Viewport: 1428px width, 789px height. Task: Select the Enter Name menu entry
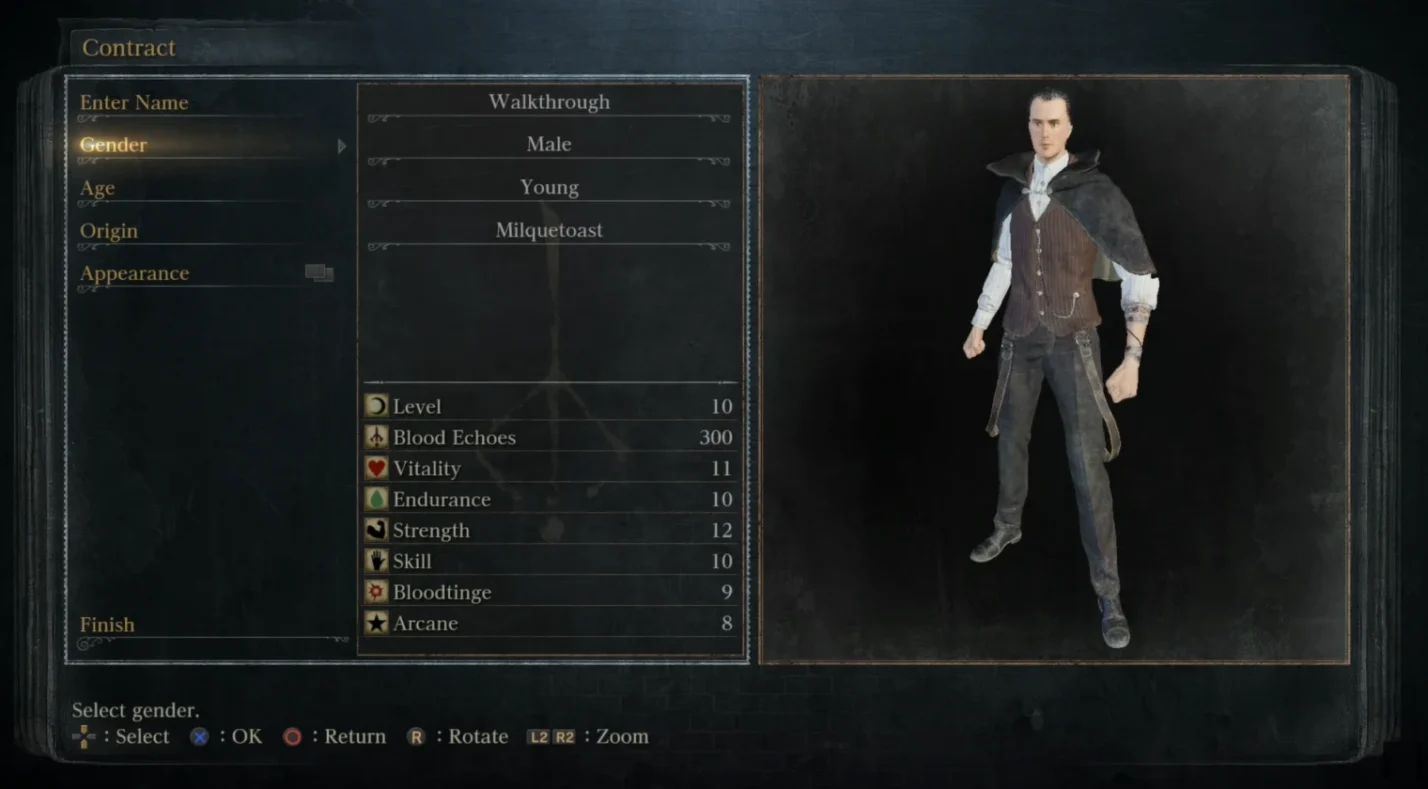[134, 103]
